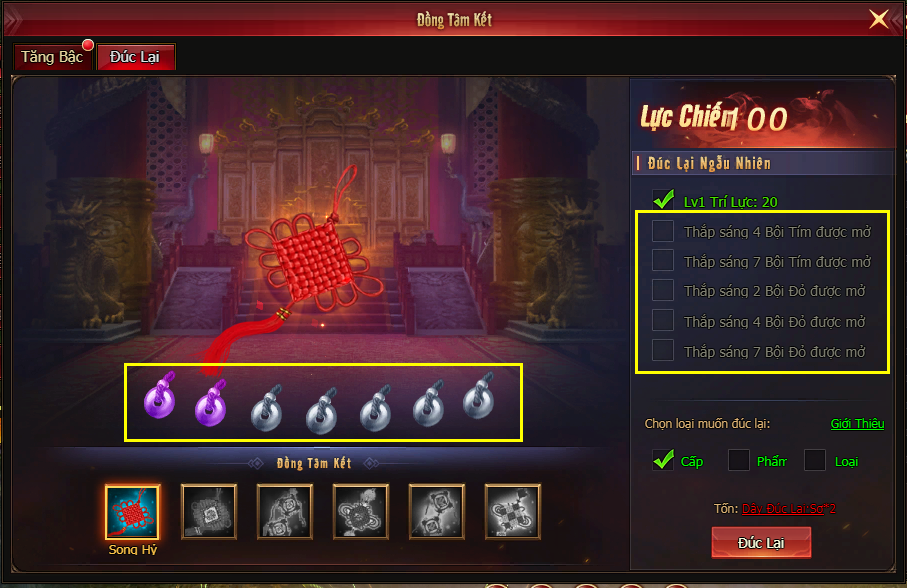
Task: Select the Song Hỷ knot thumbnail
Action: (132, 512)
